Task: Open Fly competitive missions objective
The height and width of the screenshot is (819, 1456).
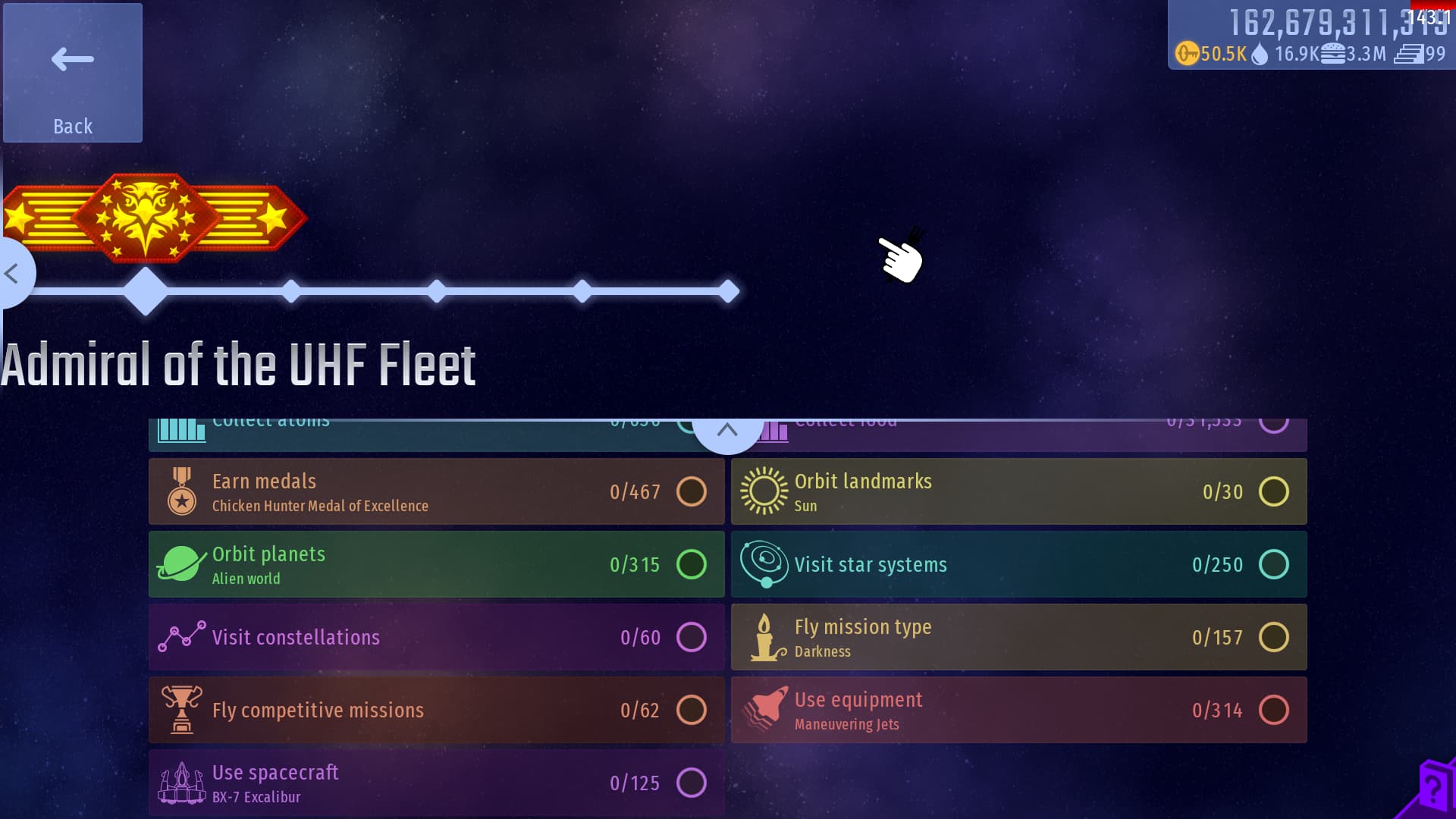Action: coord(436,710)
